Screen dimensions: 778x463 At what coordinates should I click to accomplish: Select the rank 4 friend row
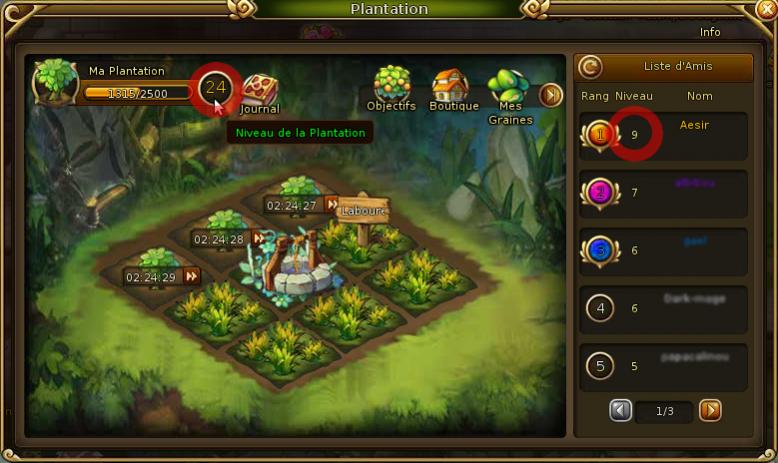tap(664, 308)
